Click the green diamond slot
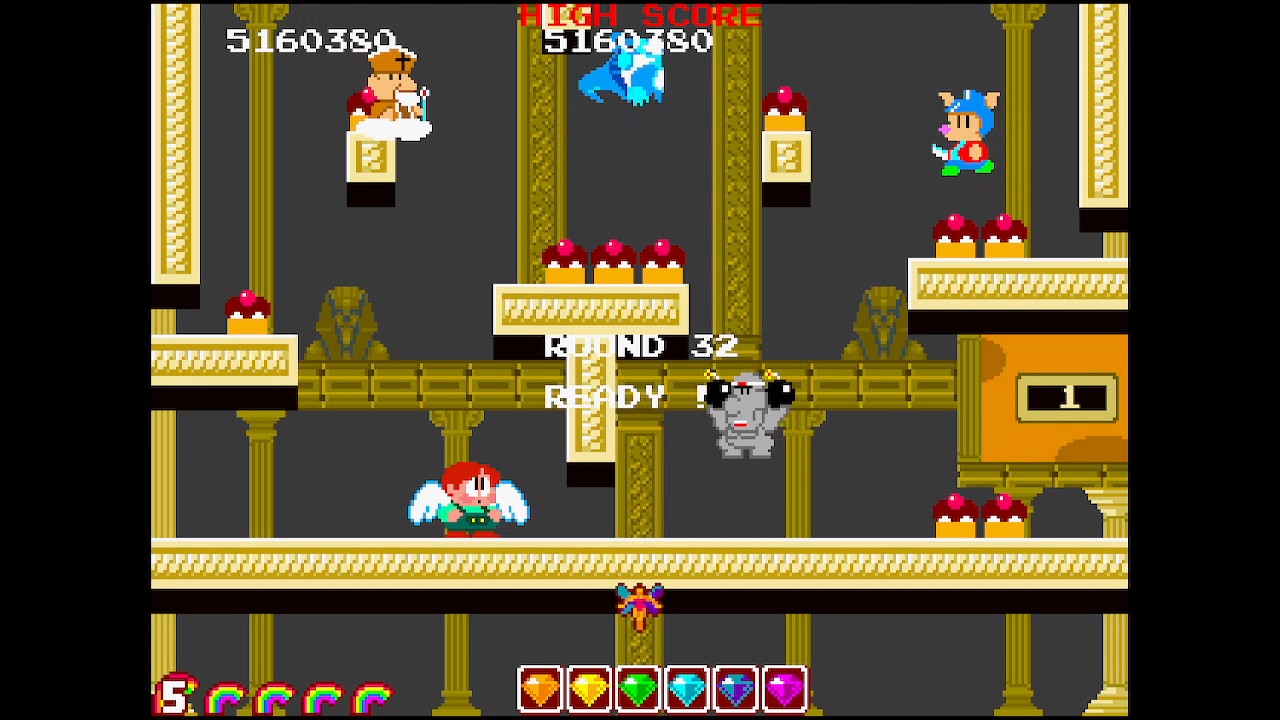Screen dimensions: 1280x720 639,689
